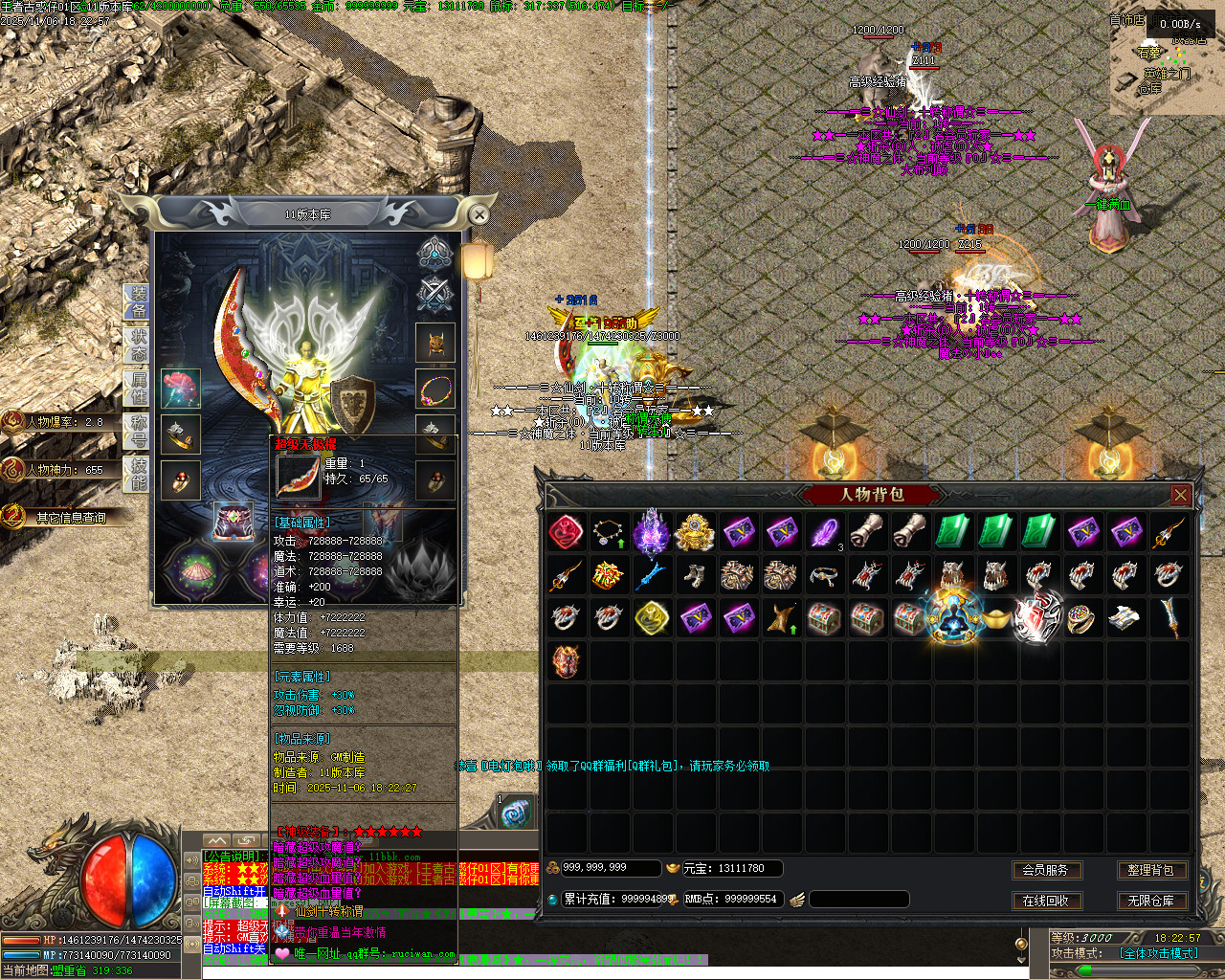Image resolution: width=1225 pixels, height=980 pixels.
Task: Open 在线回收 online recycling
Action: (x=1045, y=901)
